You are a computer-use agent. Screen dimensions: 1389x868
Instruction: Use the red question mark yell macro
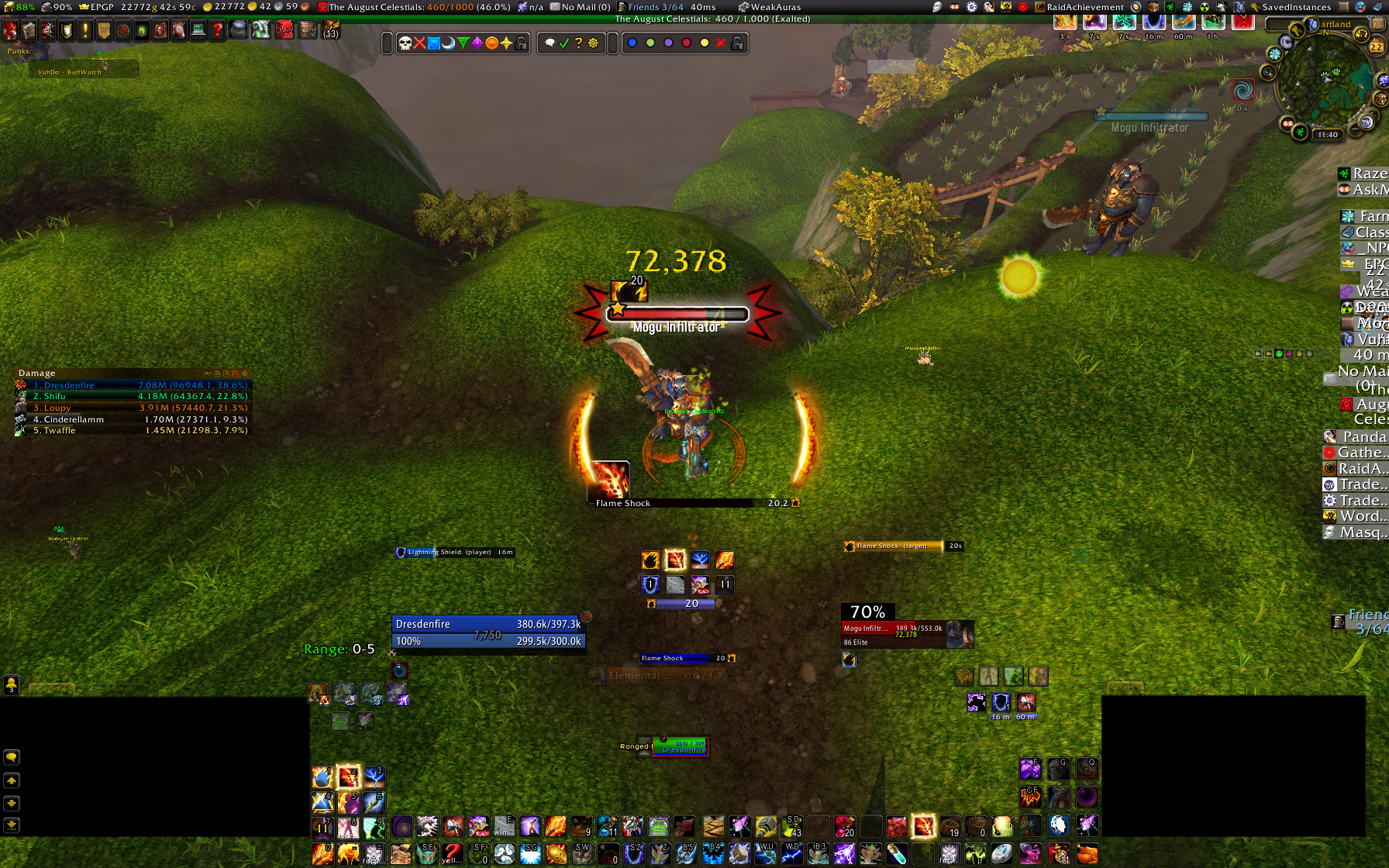coord(452,853)
